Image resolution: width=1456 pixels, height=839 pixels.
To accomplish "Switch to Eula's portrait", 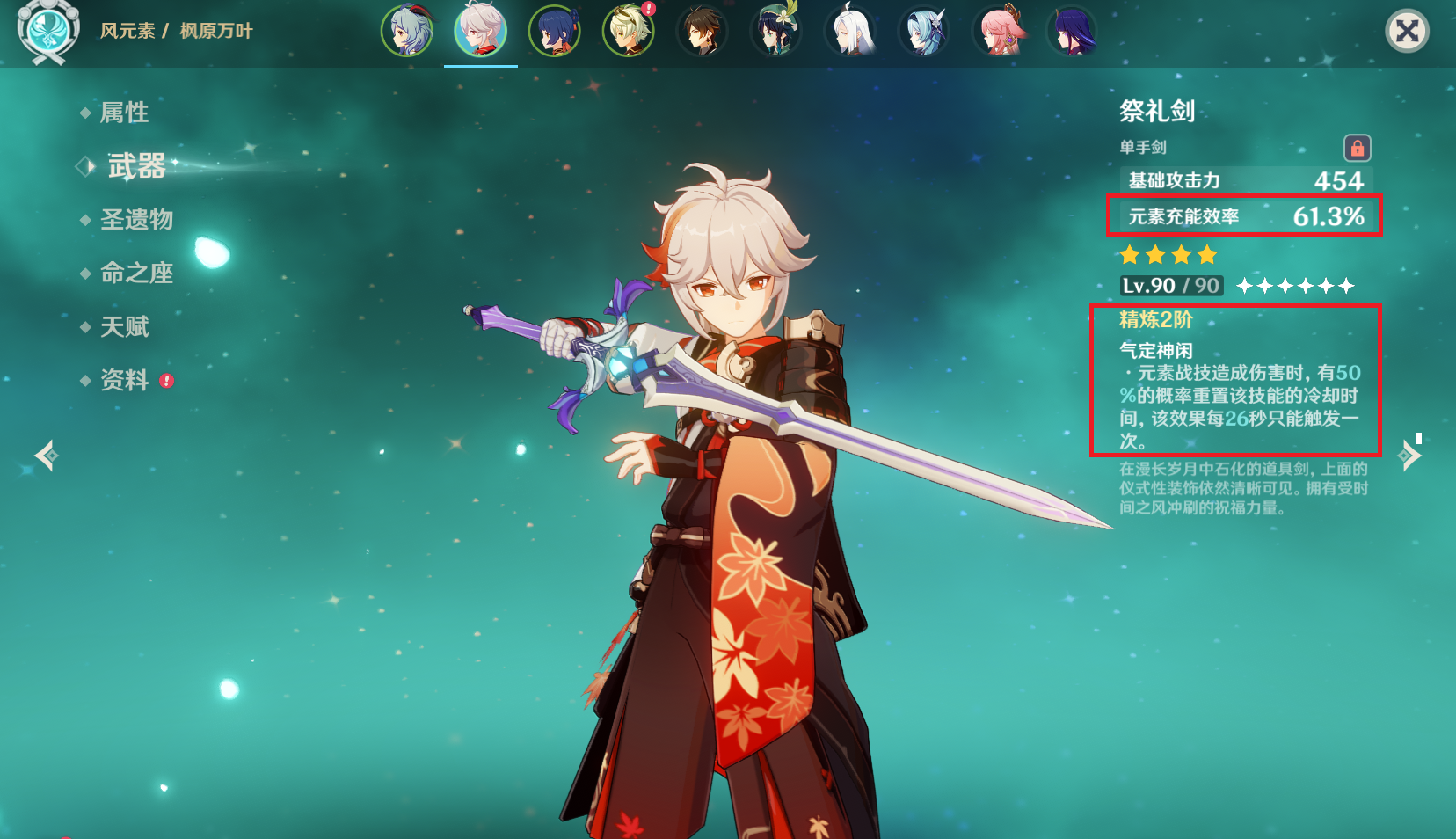I will [x=923, y=31].
